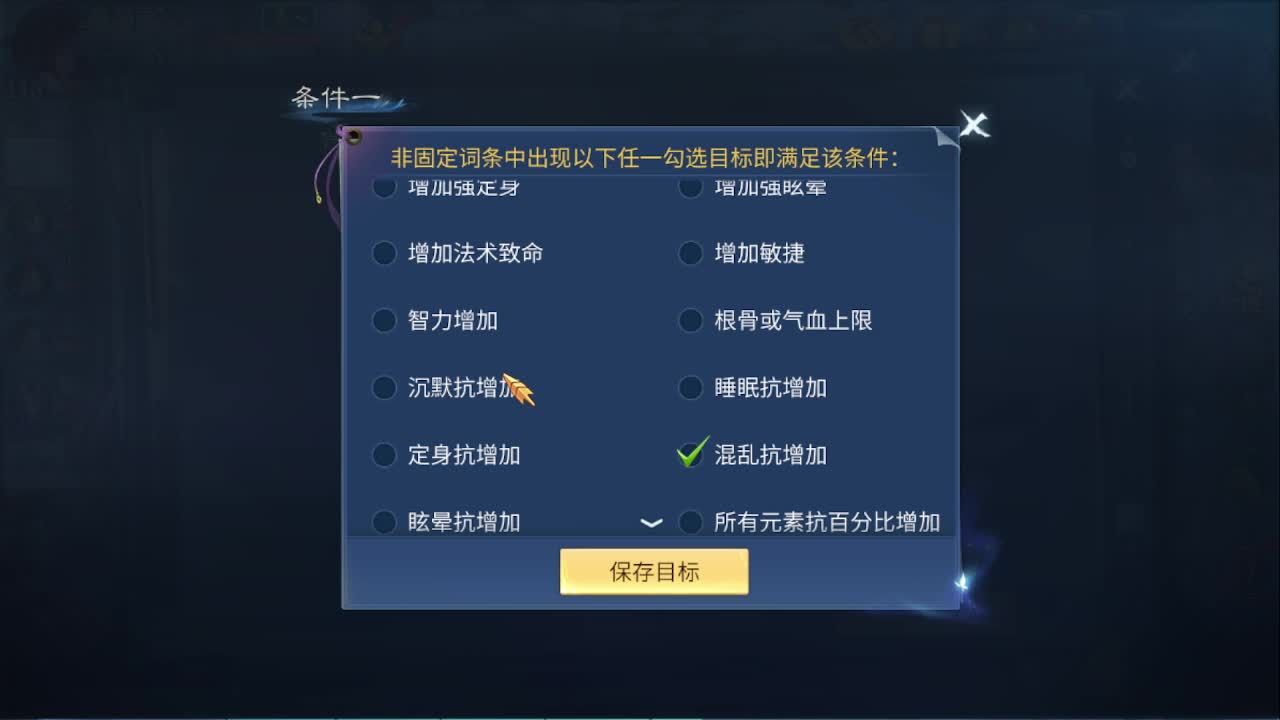Image resolution: width=1280 pixels, height=720 pixels.
Task: Expand the list with the down chevron
Action: pos(651,522)
